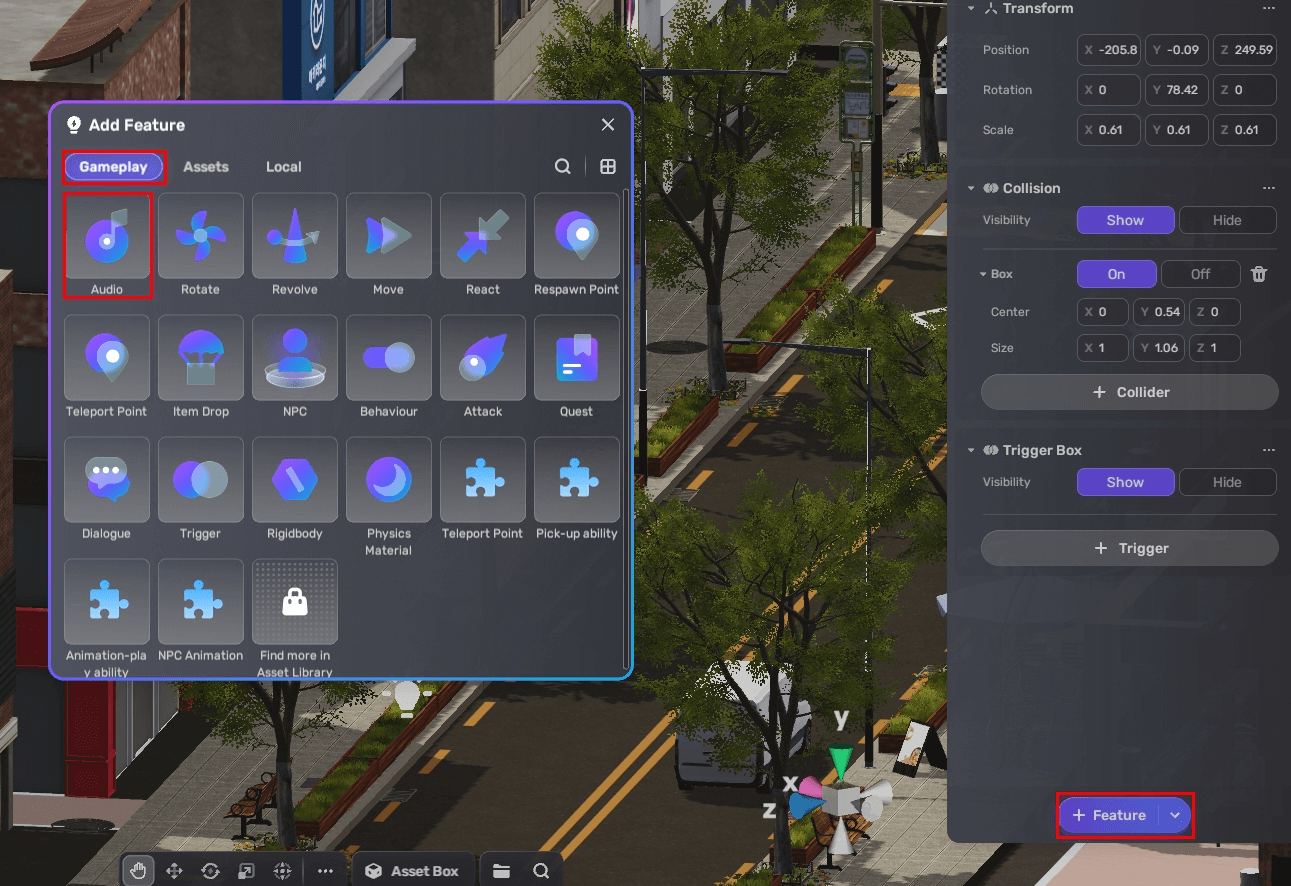Hide the Collision visibility
The image size is (1291, 886).
tap(1228, 219)
